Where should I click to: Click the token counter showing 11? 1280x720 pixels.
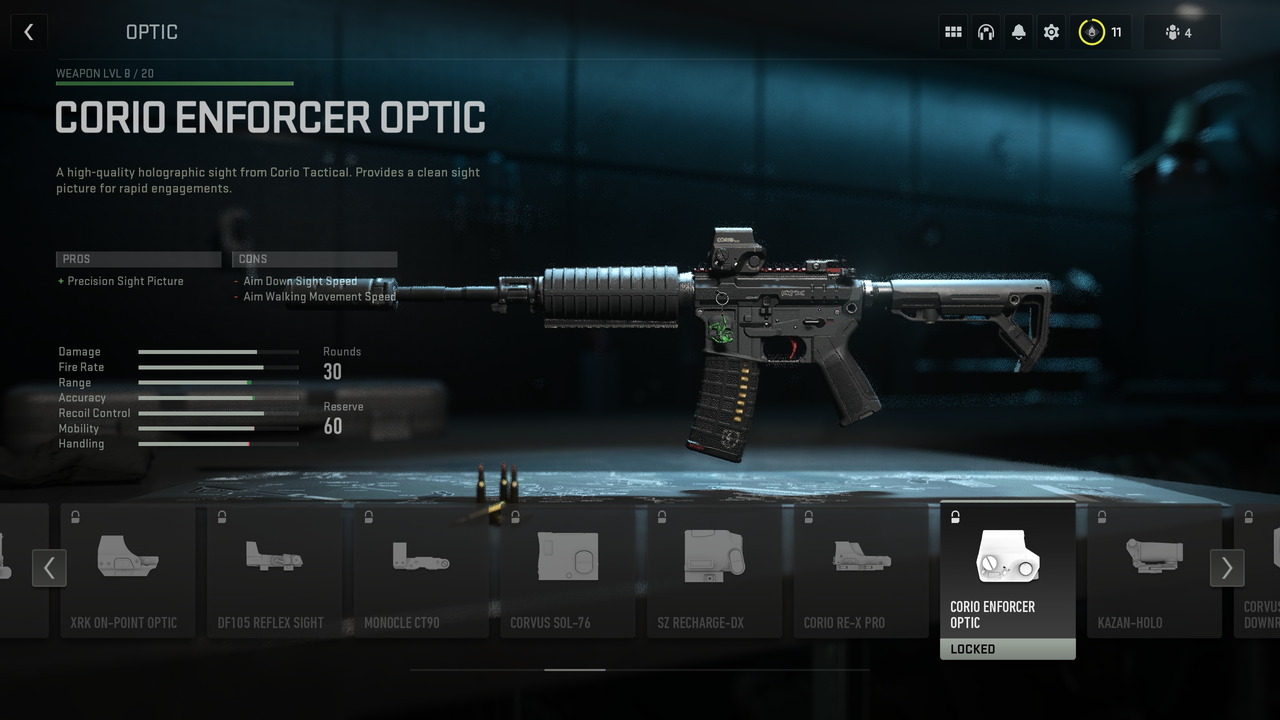(1102, 32)
